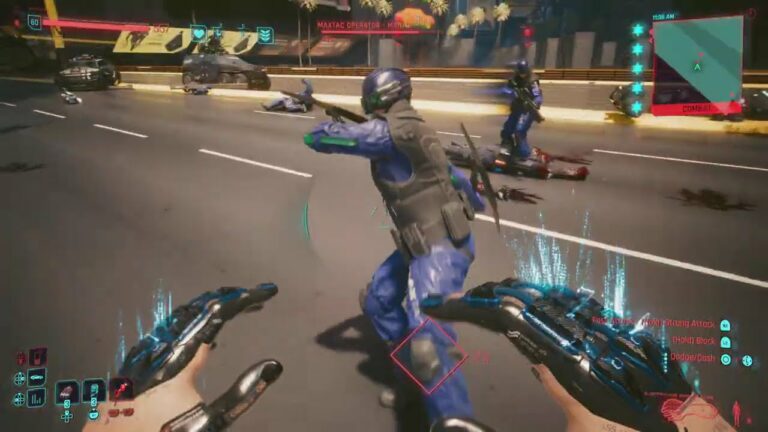Use the health inhaler quick slot
768x432 pixels.
pyautogui.click(x=94, y=390)
